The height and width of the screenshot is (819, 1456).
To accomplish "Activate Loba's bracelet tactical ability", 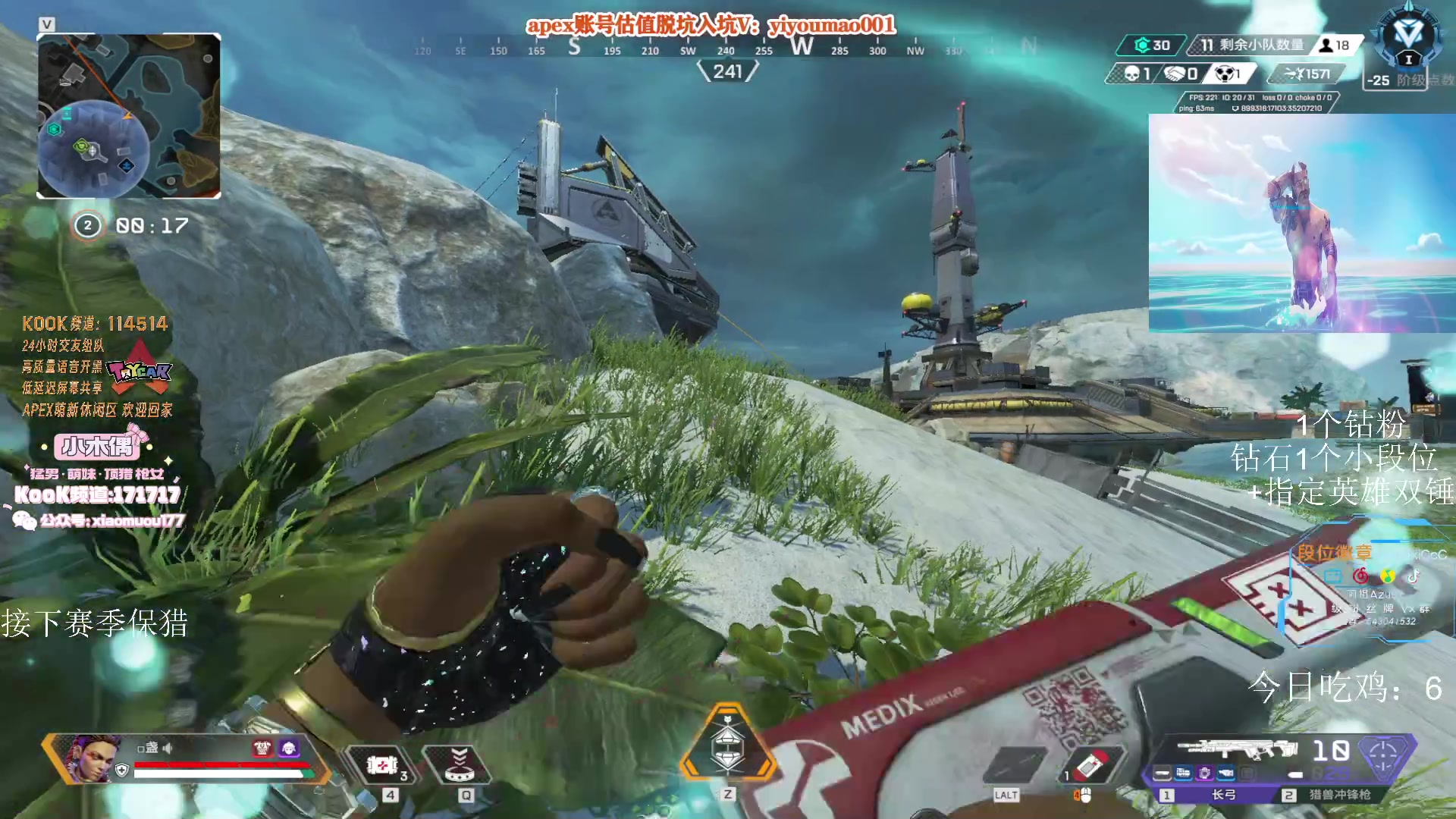I will (459, 764).
